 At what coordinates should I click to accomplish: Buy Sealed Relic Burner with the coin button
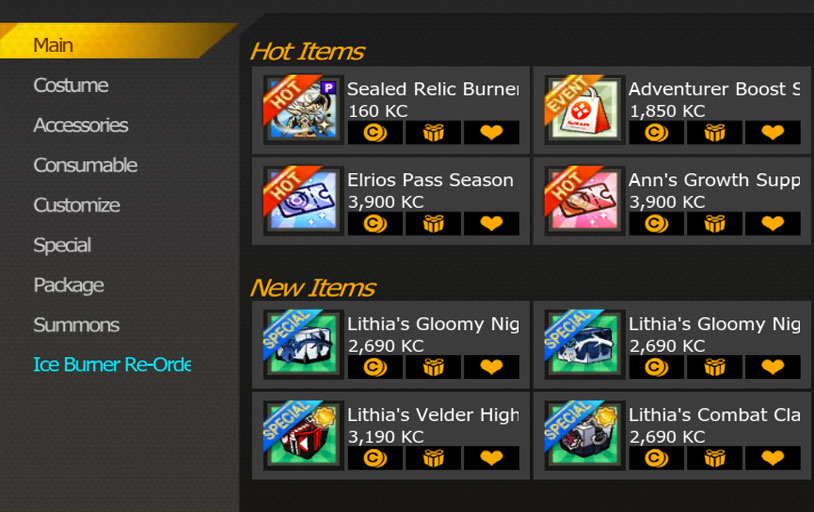tap(375, 133)
